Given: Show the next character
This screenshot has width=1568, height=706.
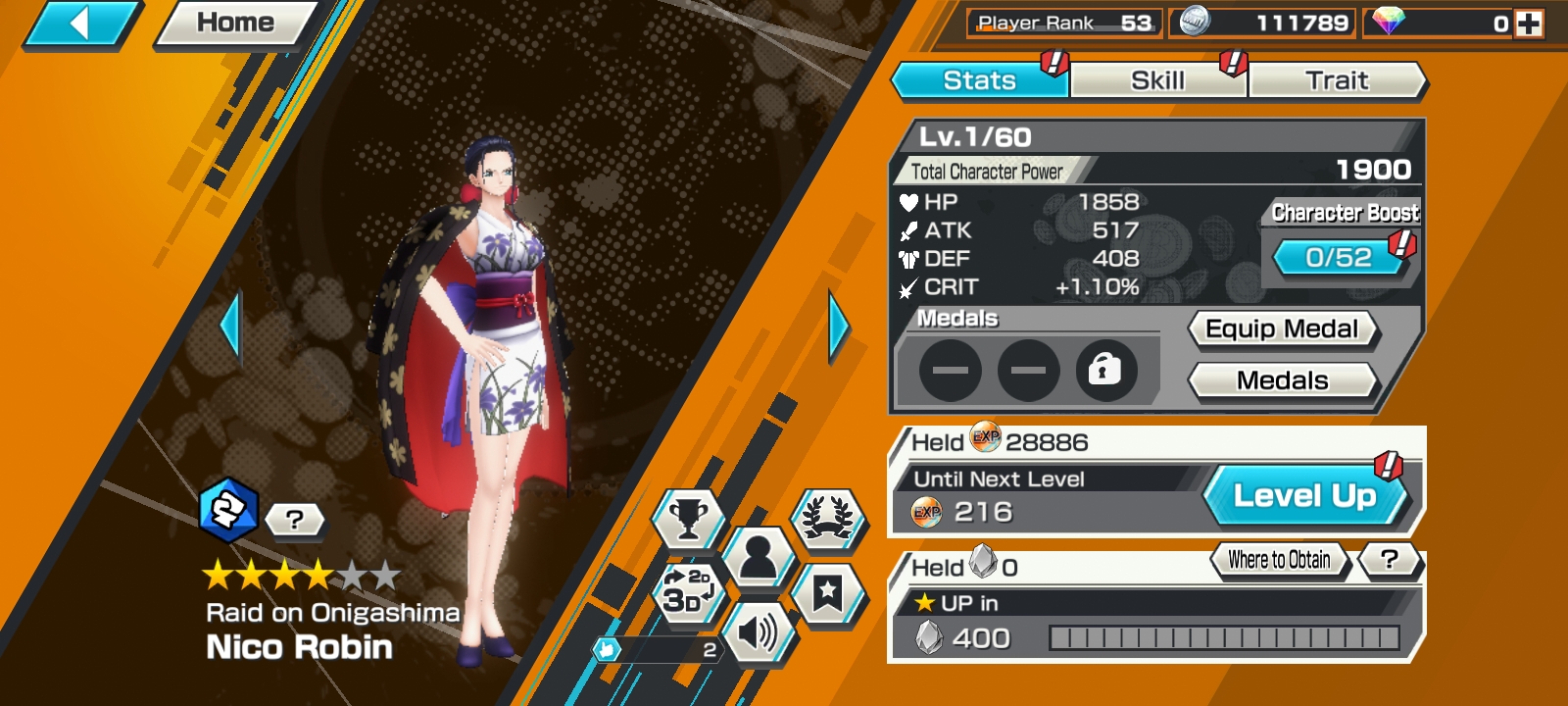Looking at the screenshot, I should (x=839, y=326).
